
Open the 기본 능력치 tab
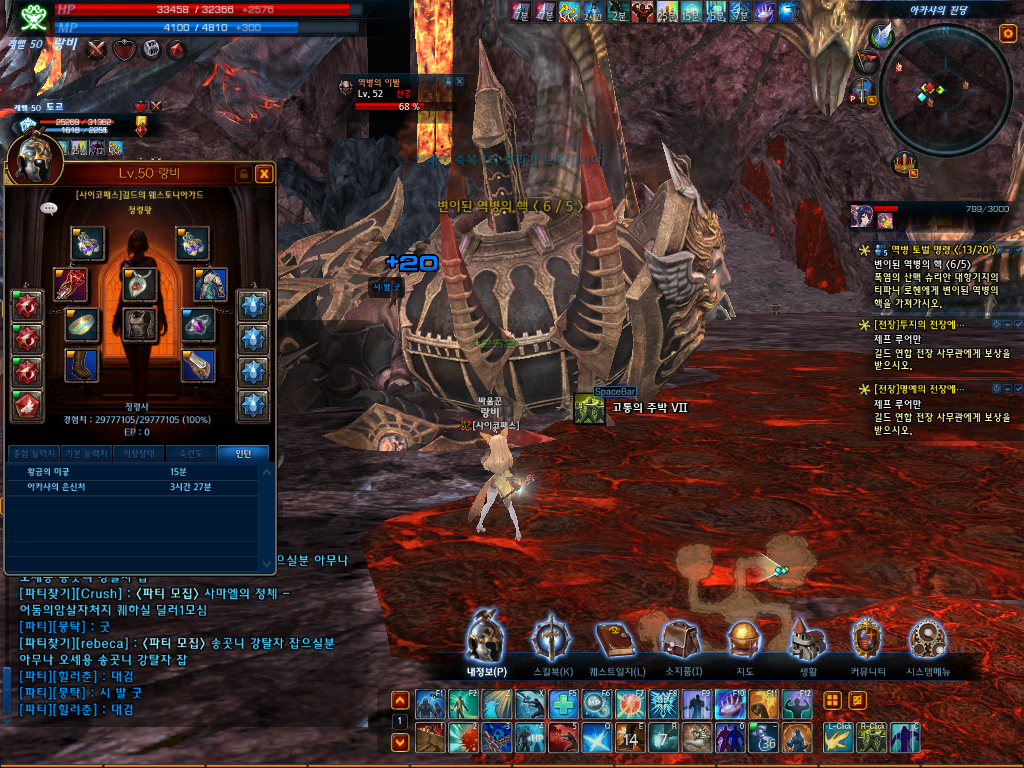pyautogui.click(x=85, y=453)
